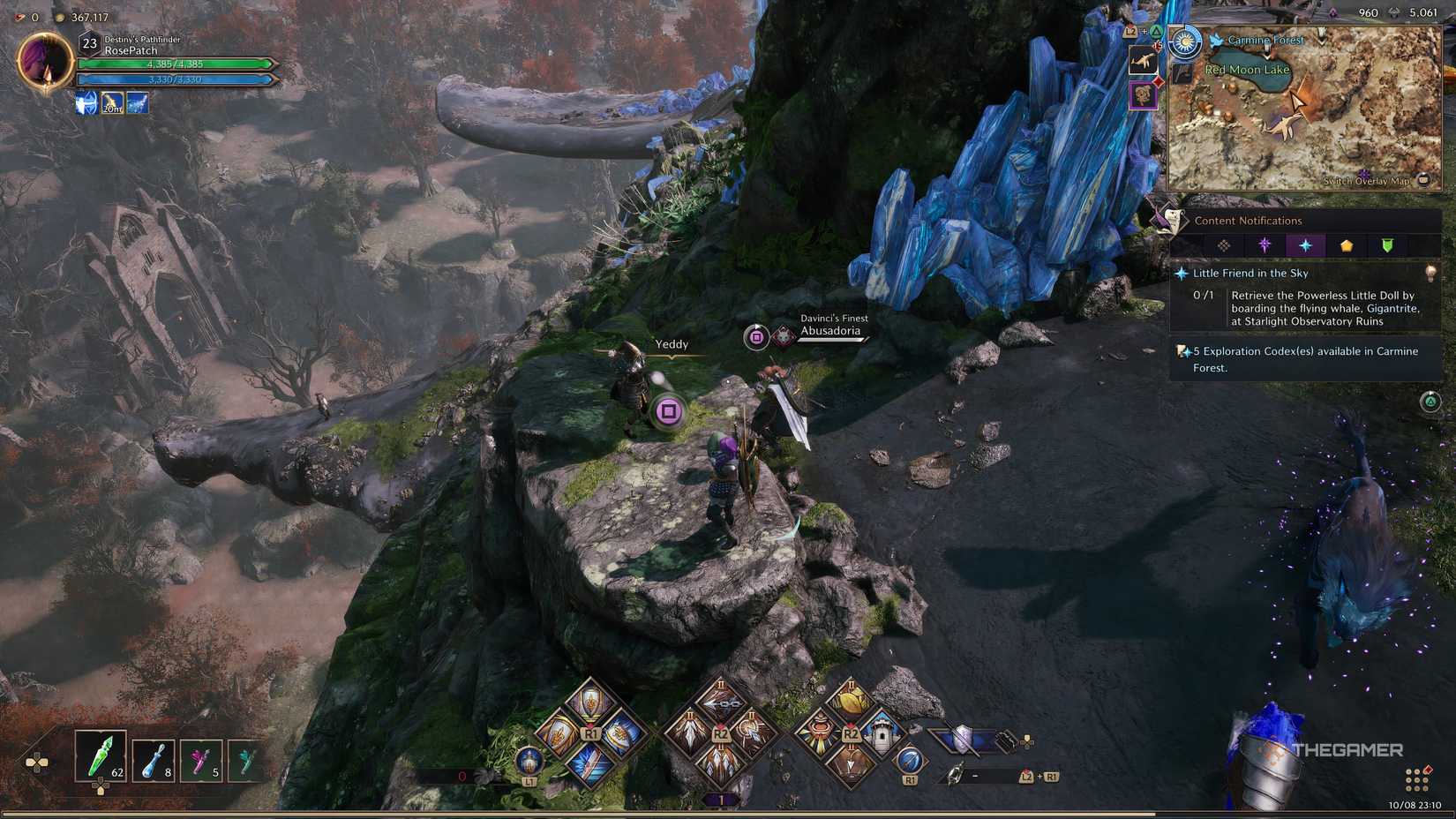Expand the purple star notifications category
1456x819 pixels.
(1265, 245)
